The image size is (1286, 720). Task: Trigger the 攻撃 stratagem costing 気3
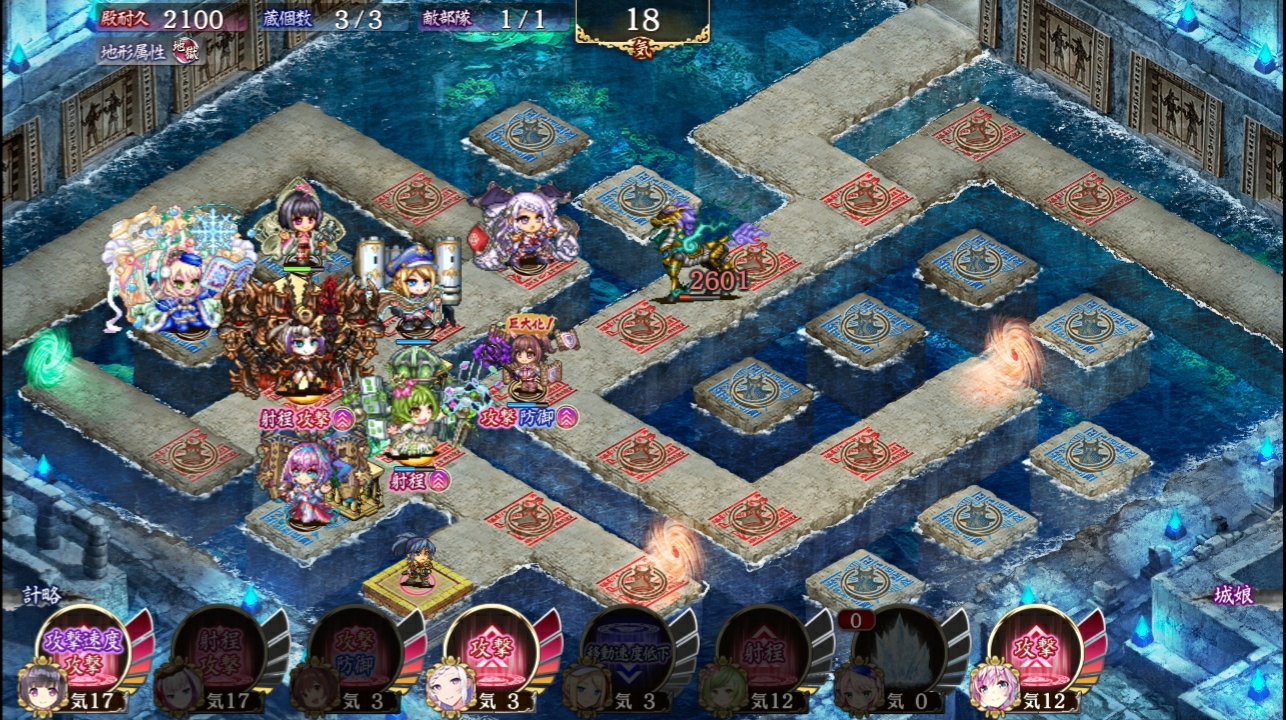click(x=490, y=651)
